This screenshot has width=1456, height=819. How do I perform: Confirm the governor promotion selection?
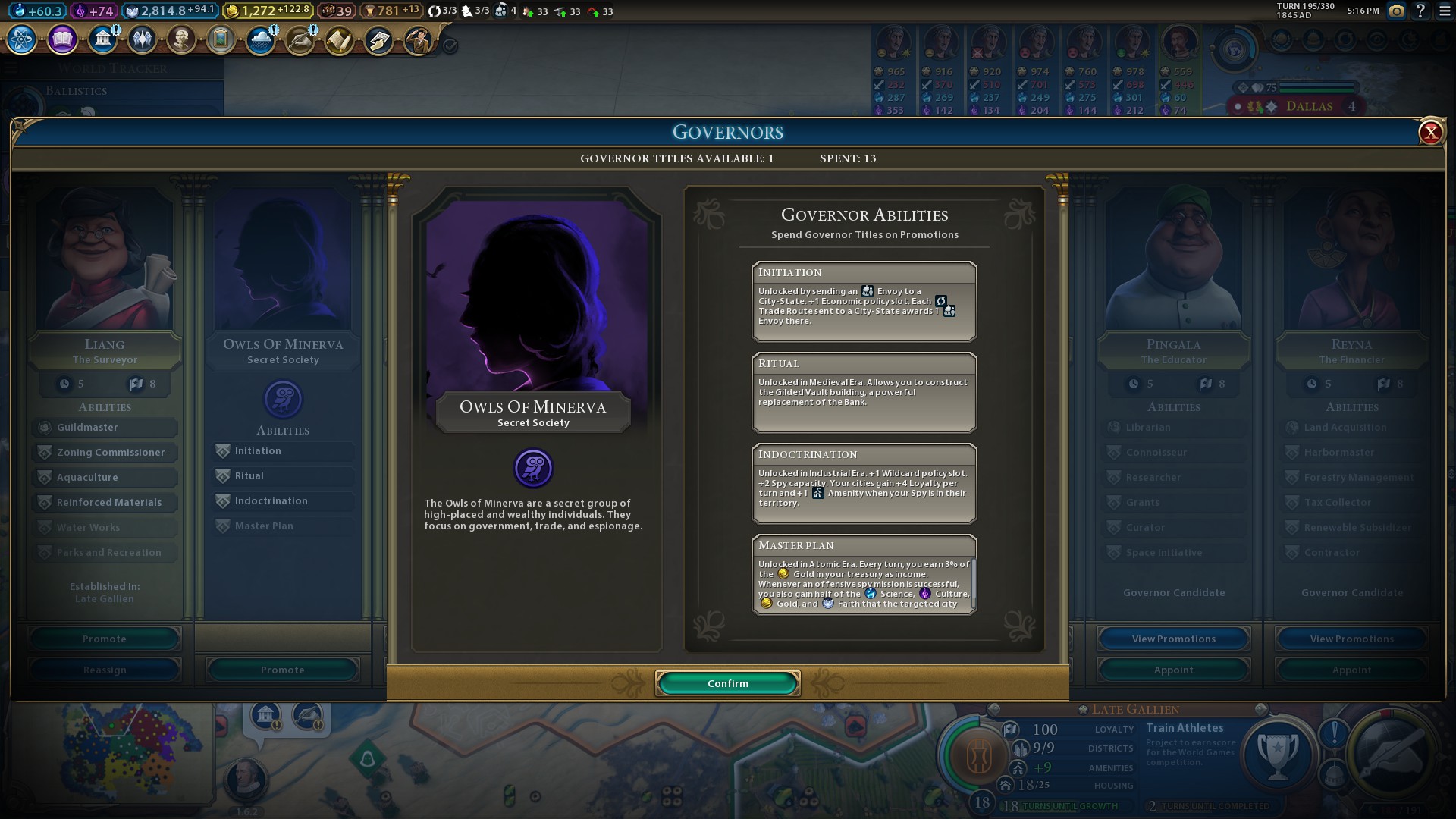(727, 683)
